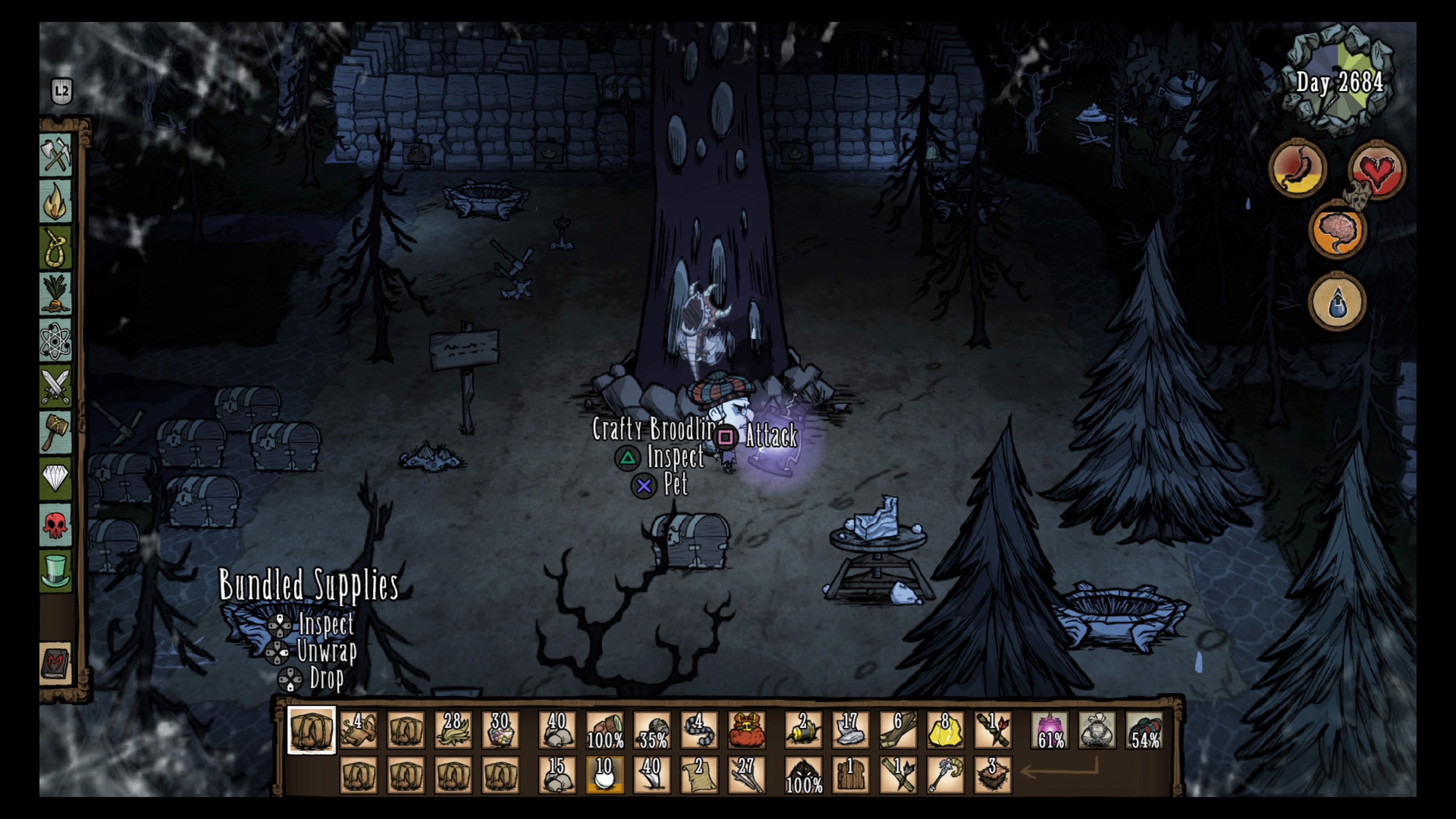The width and height of the screenshot is (1456, 819).
Task: Choose the stack of 8 gold nuggets
Action: coord(945,730)
